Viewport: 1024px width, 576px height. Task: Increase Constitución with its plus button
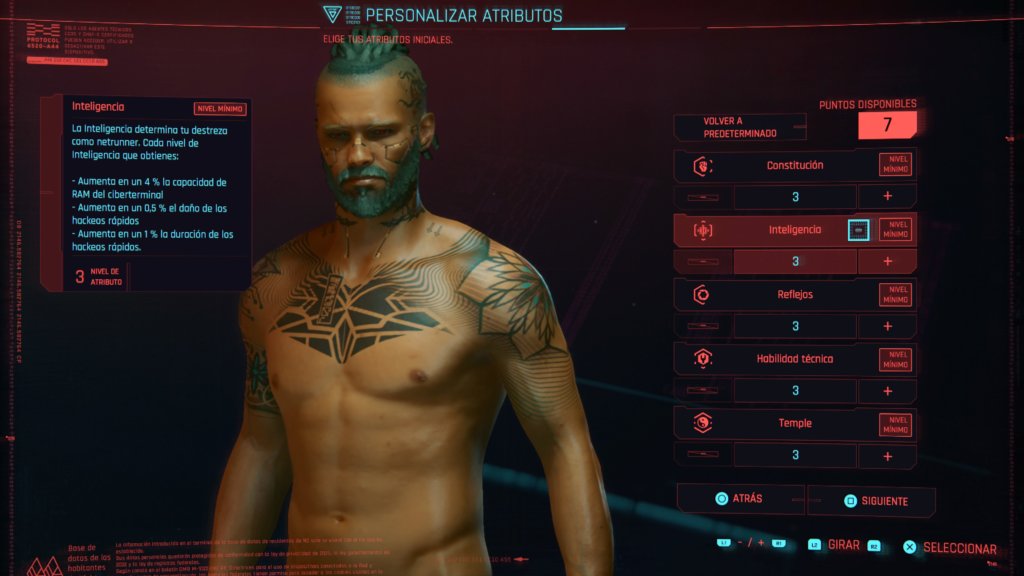tap(887, 197)
